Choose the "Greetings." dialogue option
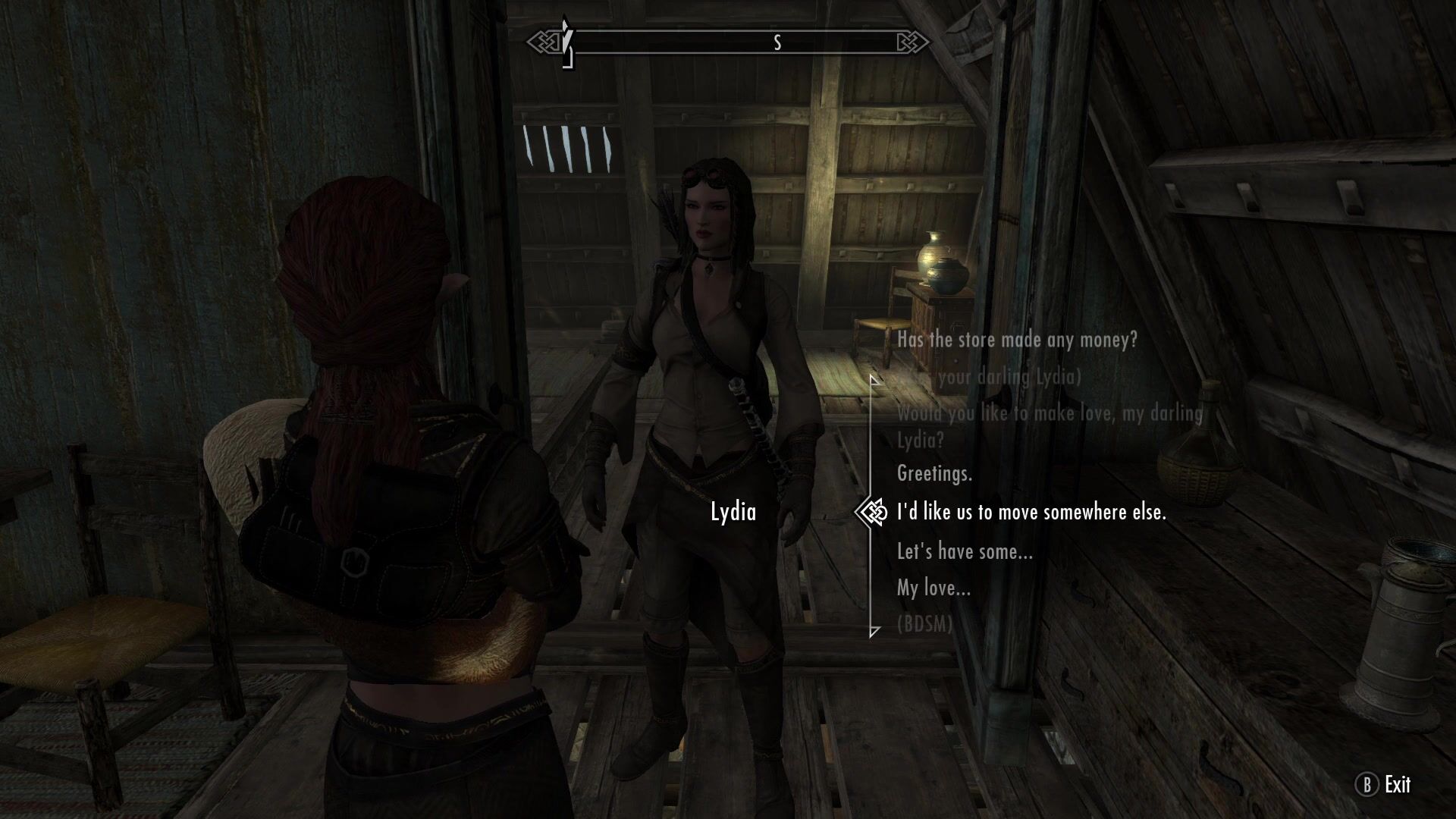 (934, 474)
